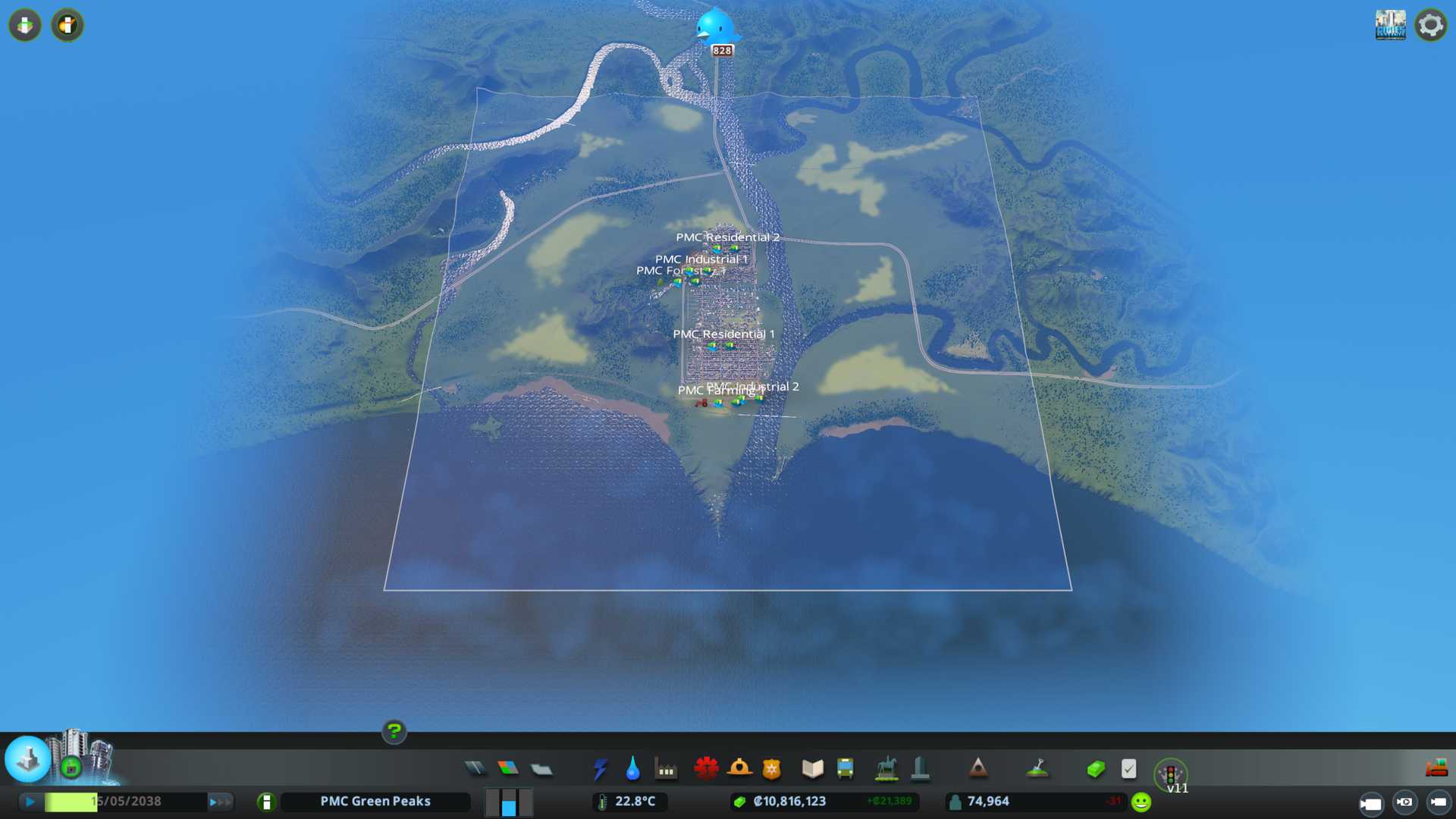Open the Healthcare red cross menu
The height and width of the screenshot is (819, 1456).
click(x=706, y=769)
